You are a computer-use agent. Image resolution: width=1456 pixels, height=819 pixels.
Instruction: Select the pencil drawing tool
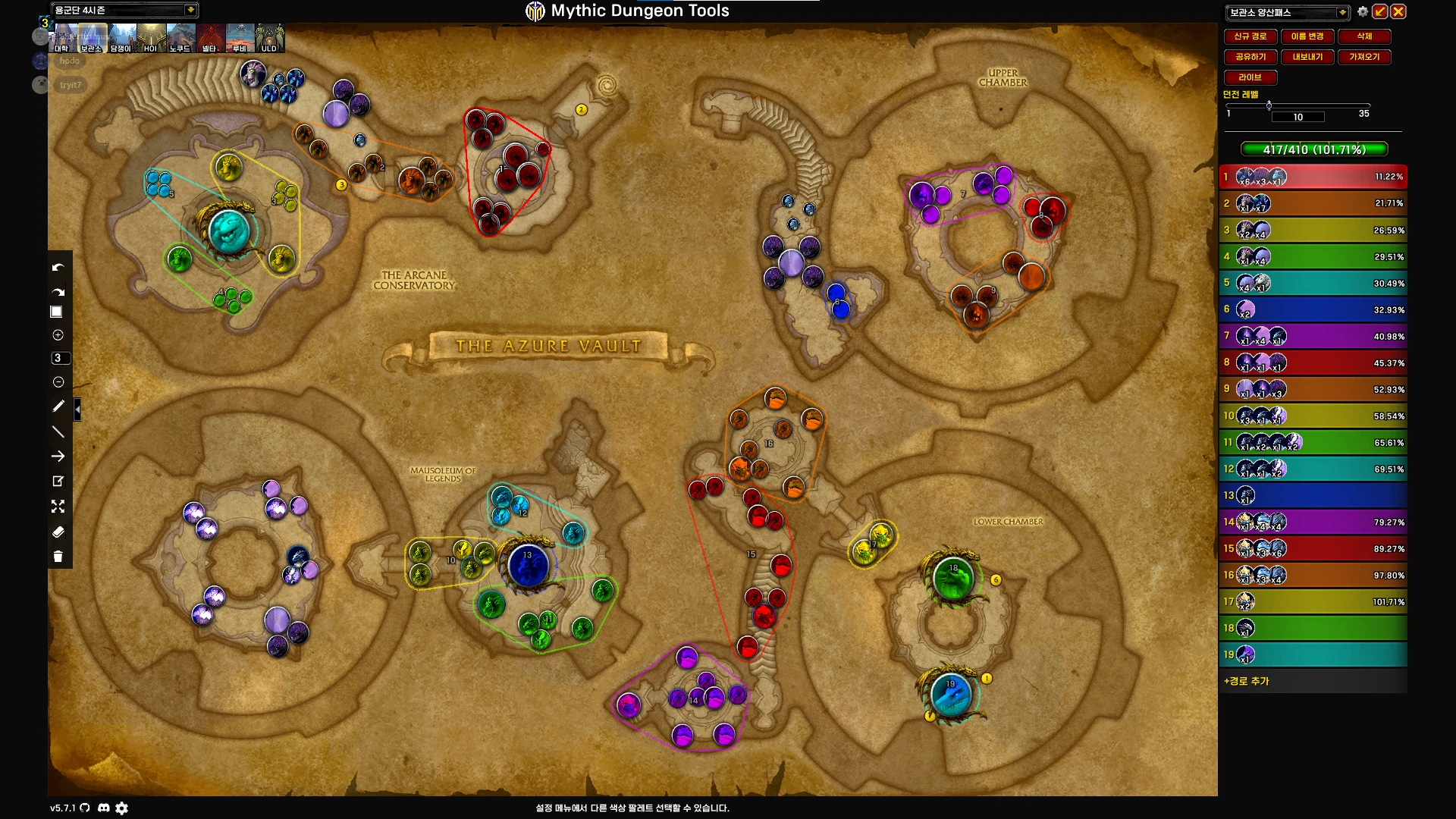pyautogui.click(x=58, y=406)
